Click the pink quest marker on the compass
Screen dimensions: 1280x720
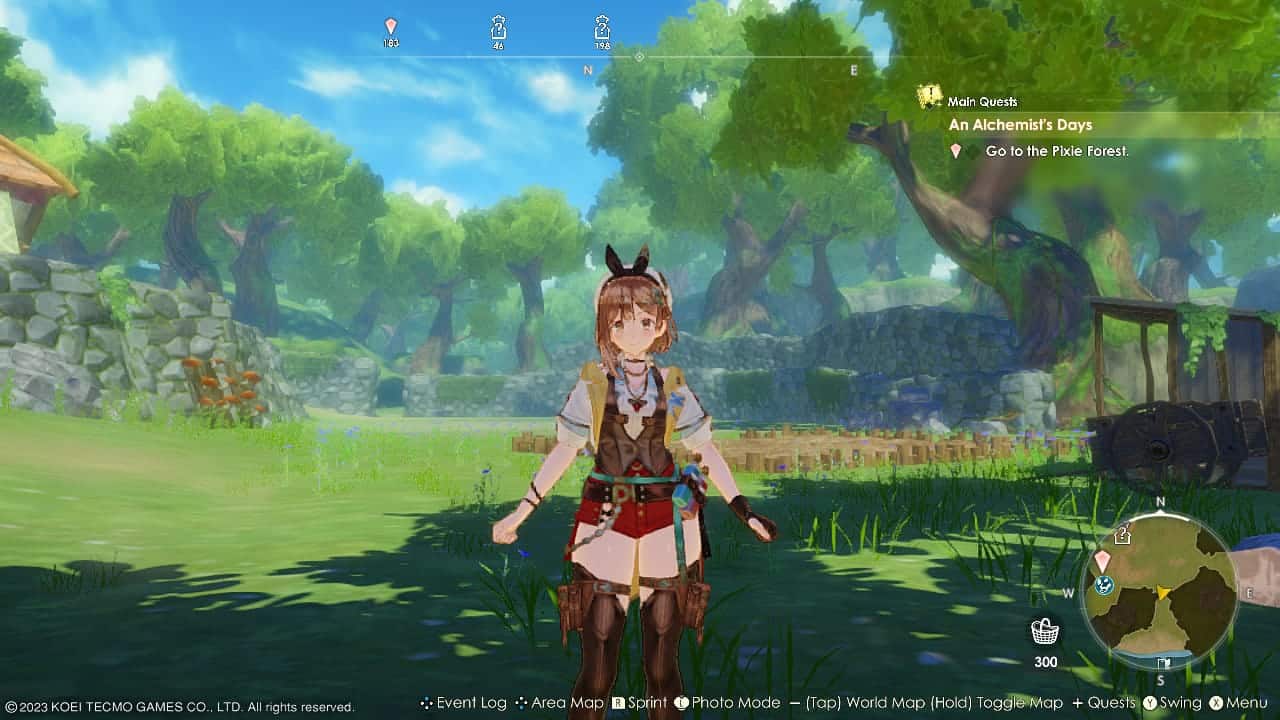tap(391, 27)
